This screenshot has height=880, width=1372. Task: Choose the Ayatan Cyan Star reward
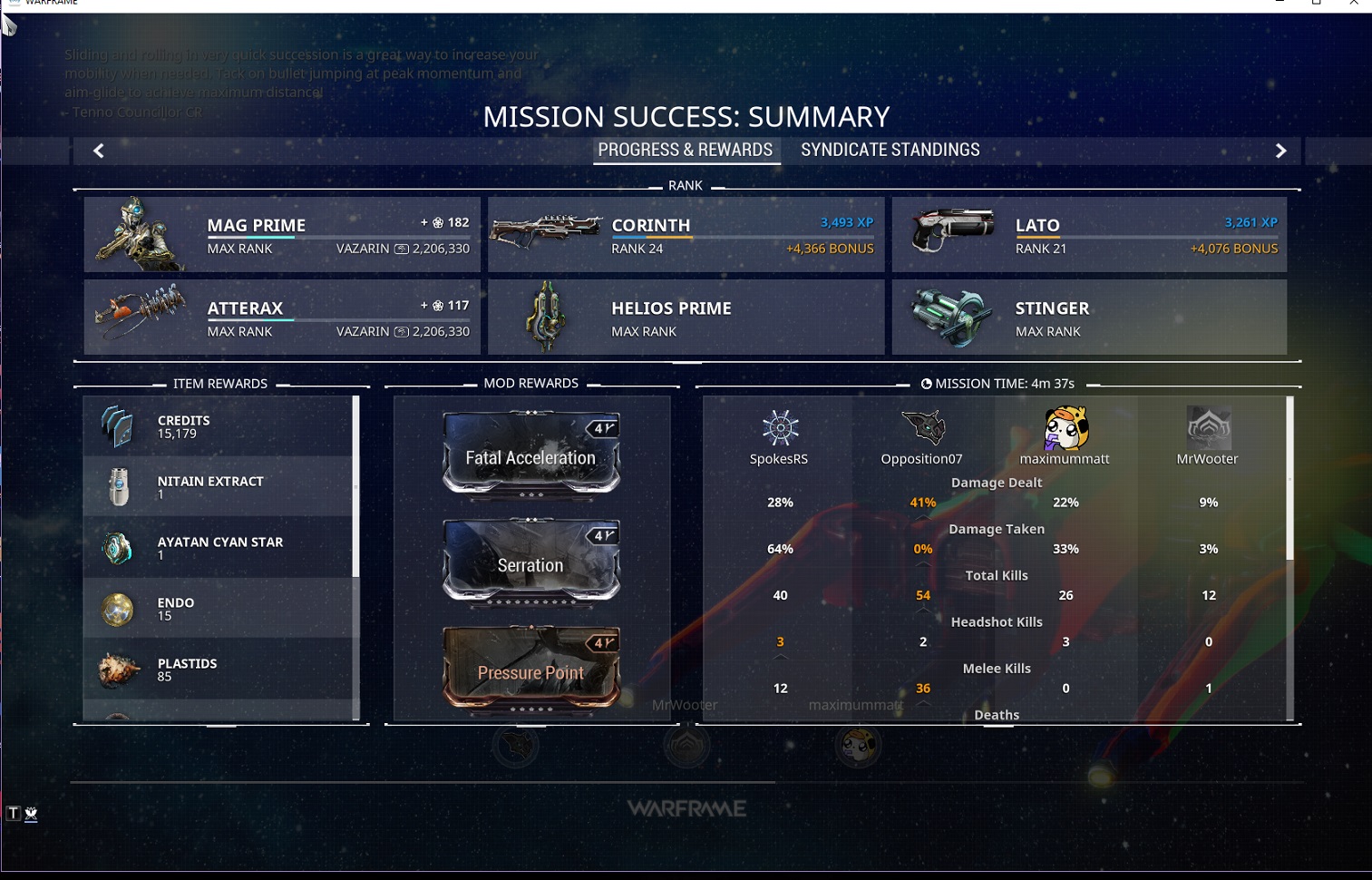(x=218, y=548)
